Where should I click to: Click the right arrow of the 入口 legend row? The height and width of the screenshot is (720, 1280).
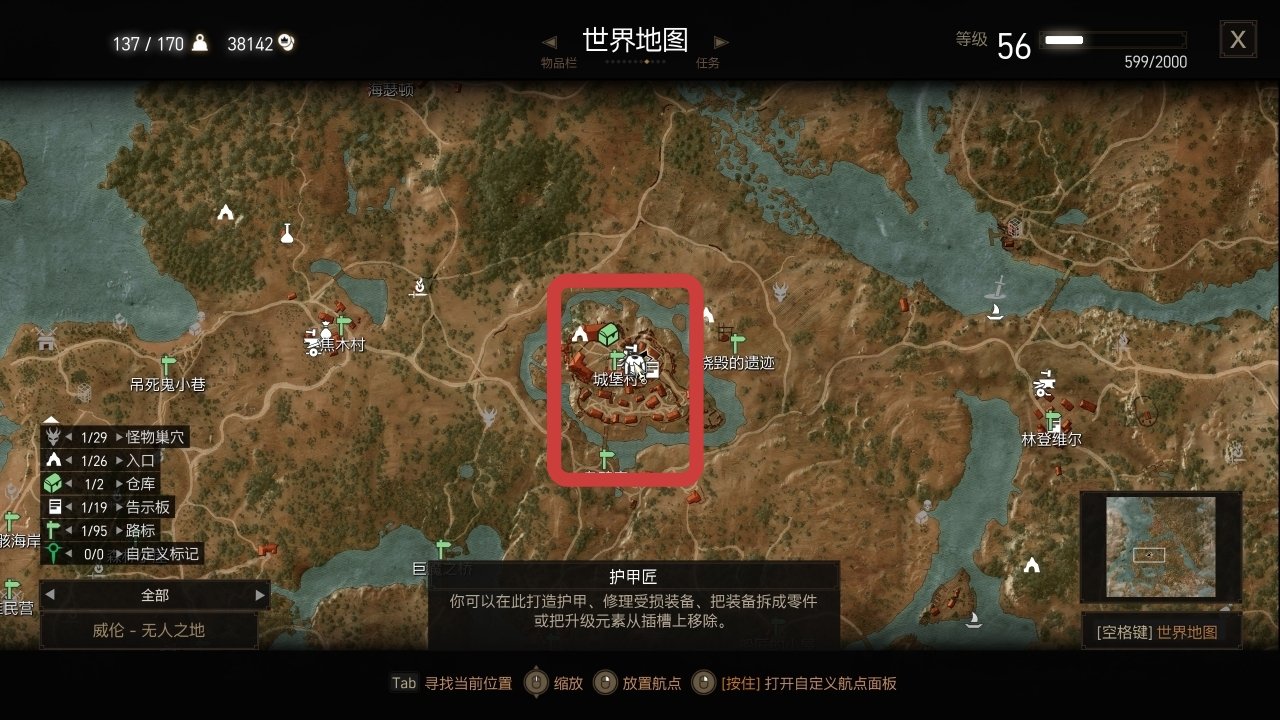pyautogui.click(x=120, y=460)
